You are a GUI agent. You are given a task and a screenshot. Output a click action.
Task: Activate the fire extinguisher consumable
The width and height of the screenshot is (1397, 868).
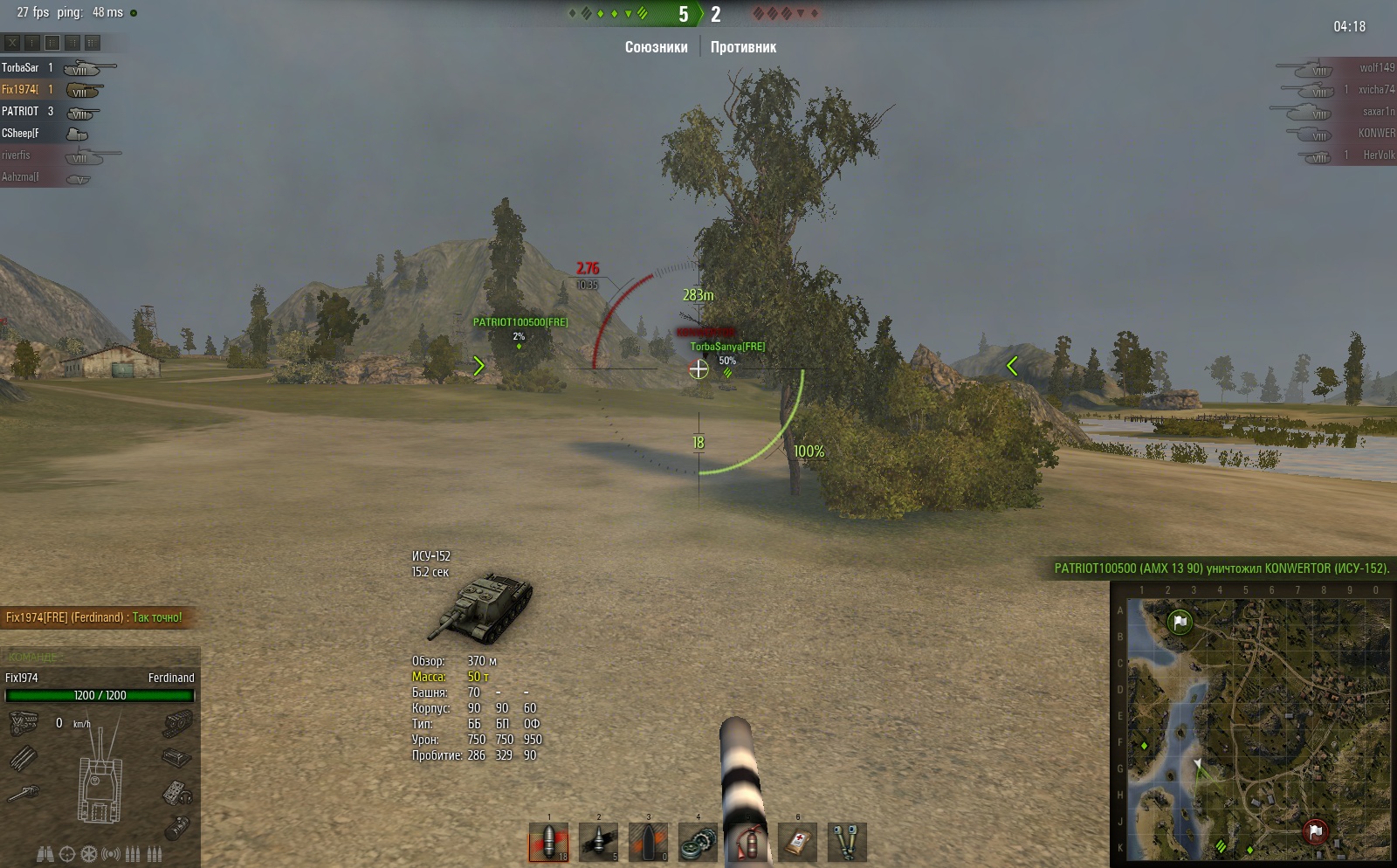[x=747, y=843]
